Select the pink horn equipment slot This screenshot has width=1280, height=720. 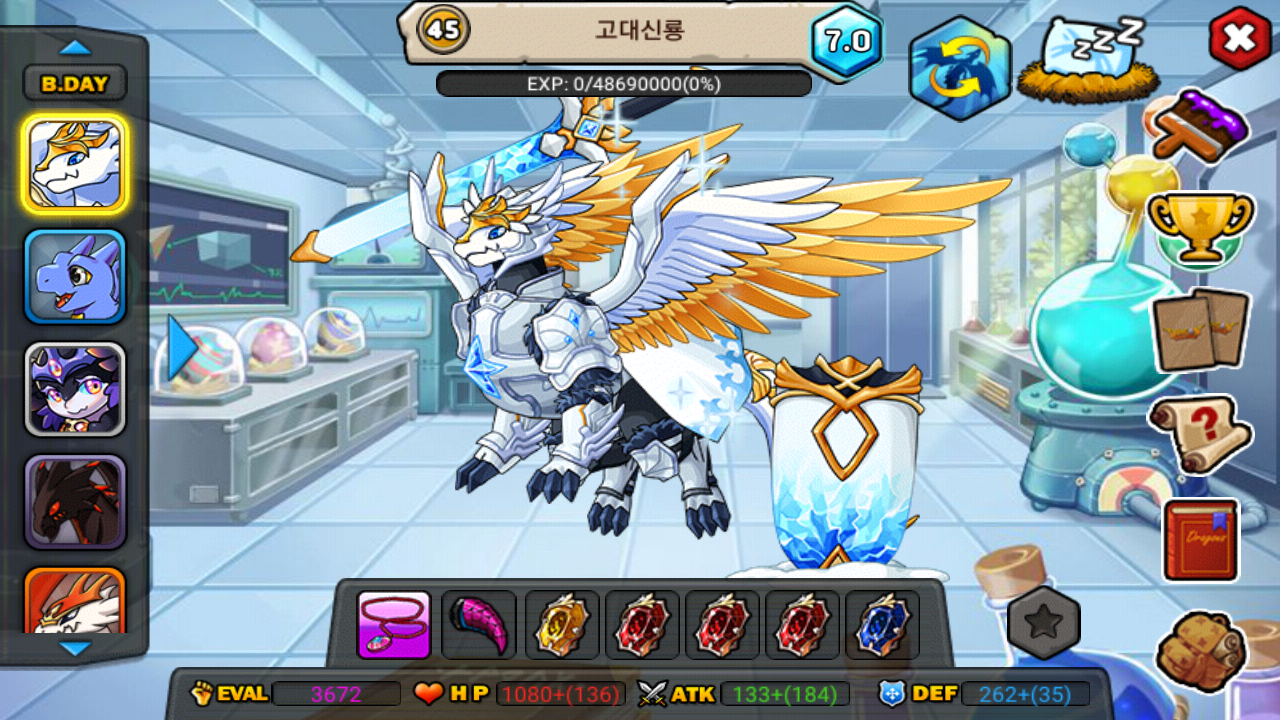(479, 625)
